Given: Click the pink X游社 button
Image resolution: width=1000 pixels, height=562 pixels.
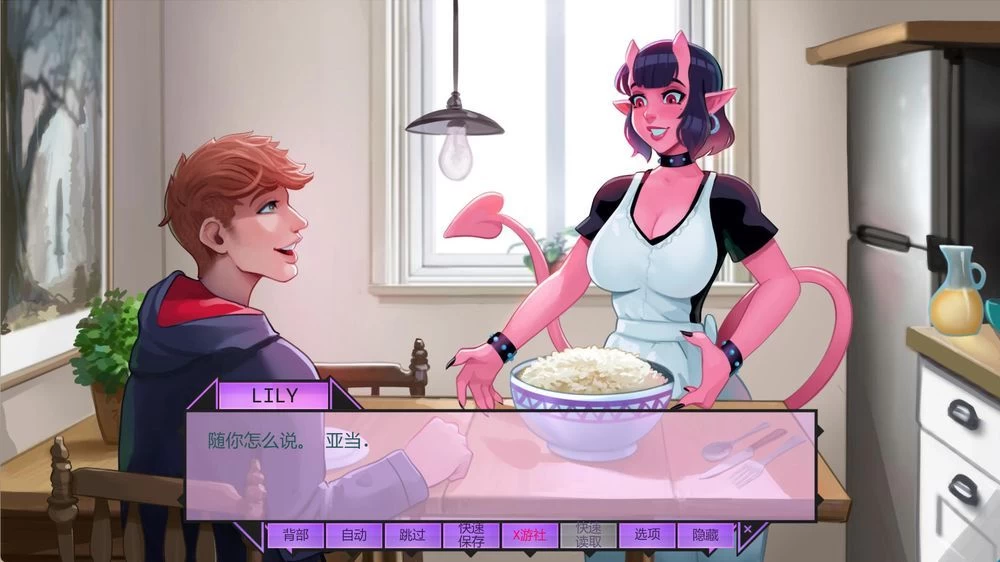Looking at the screenshot, I should 529,535.
